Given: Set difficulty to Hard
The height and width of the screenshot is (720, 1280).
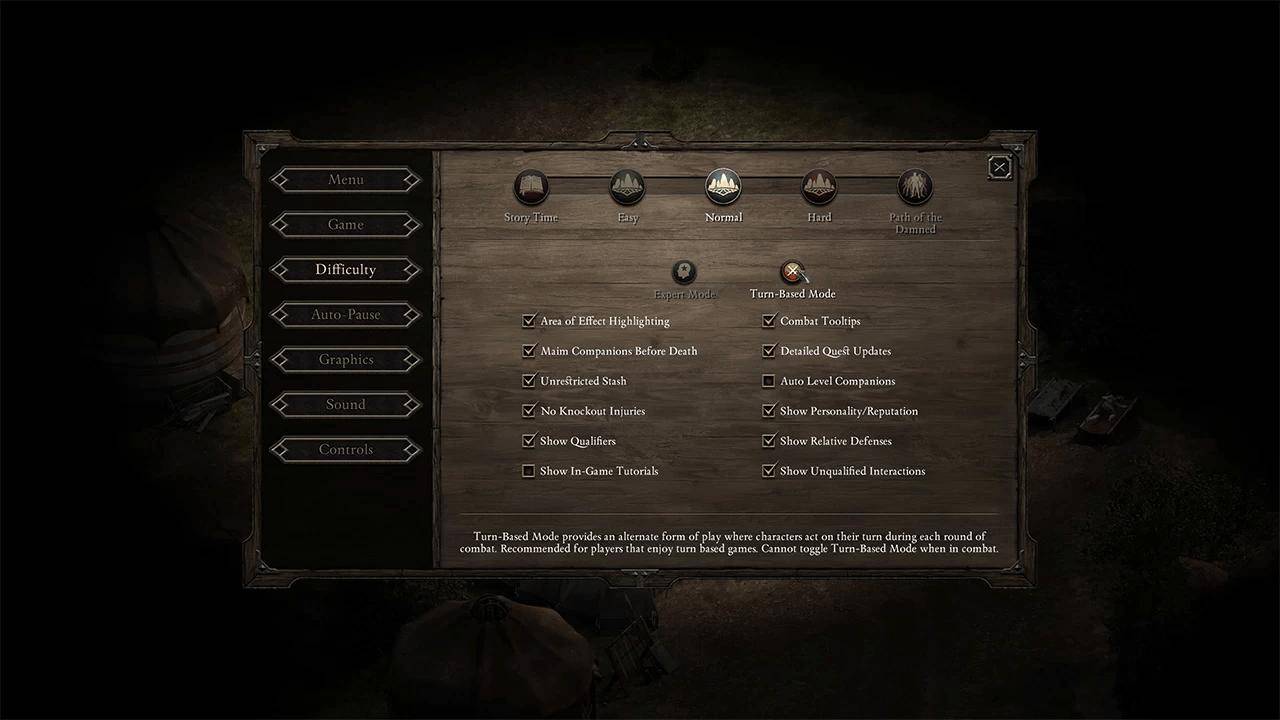Looking at the screenshot, I should tap(819, 187).
